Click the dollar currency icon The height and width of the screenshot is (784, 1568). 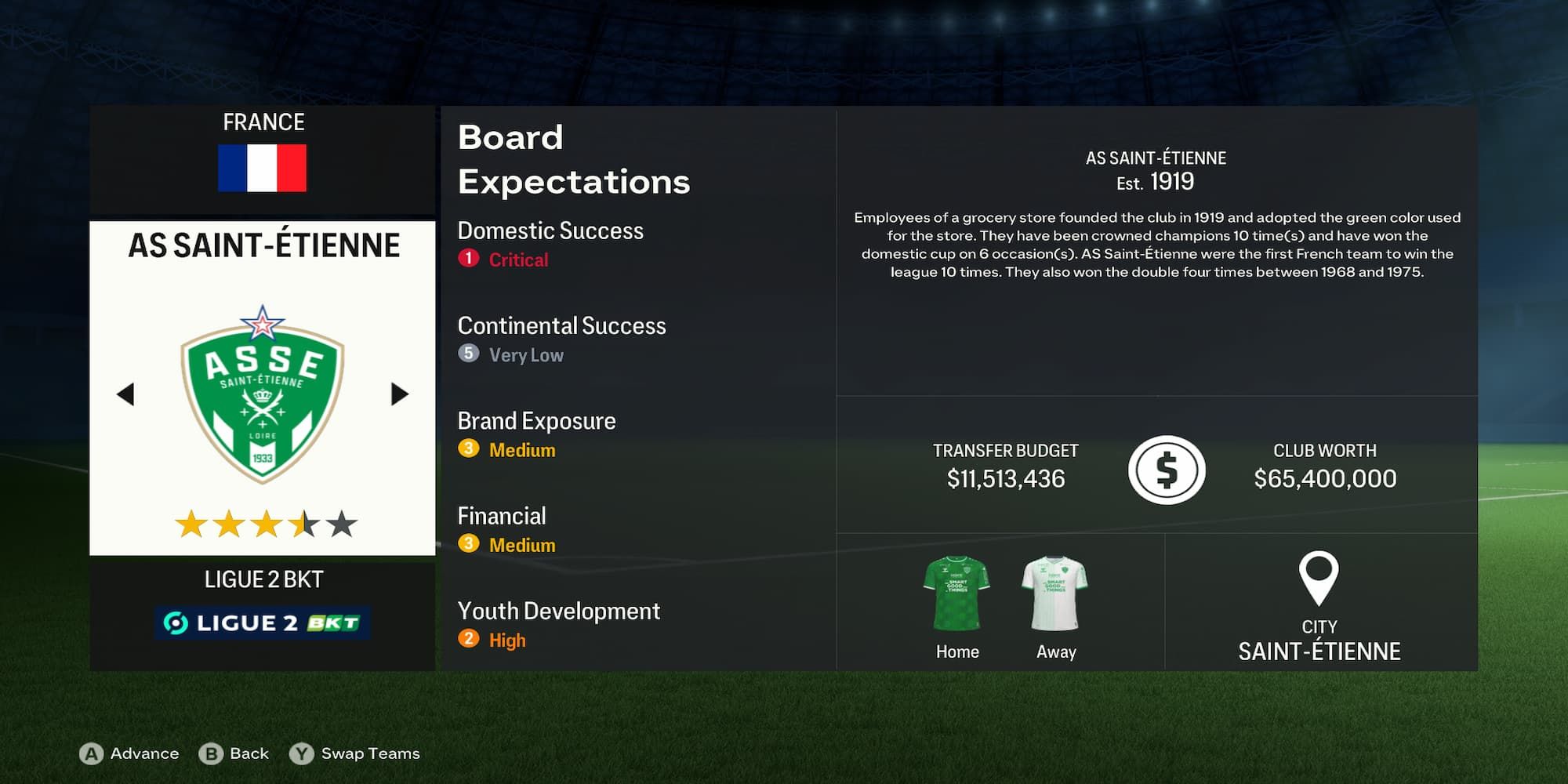point(1167,468)
